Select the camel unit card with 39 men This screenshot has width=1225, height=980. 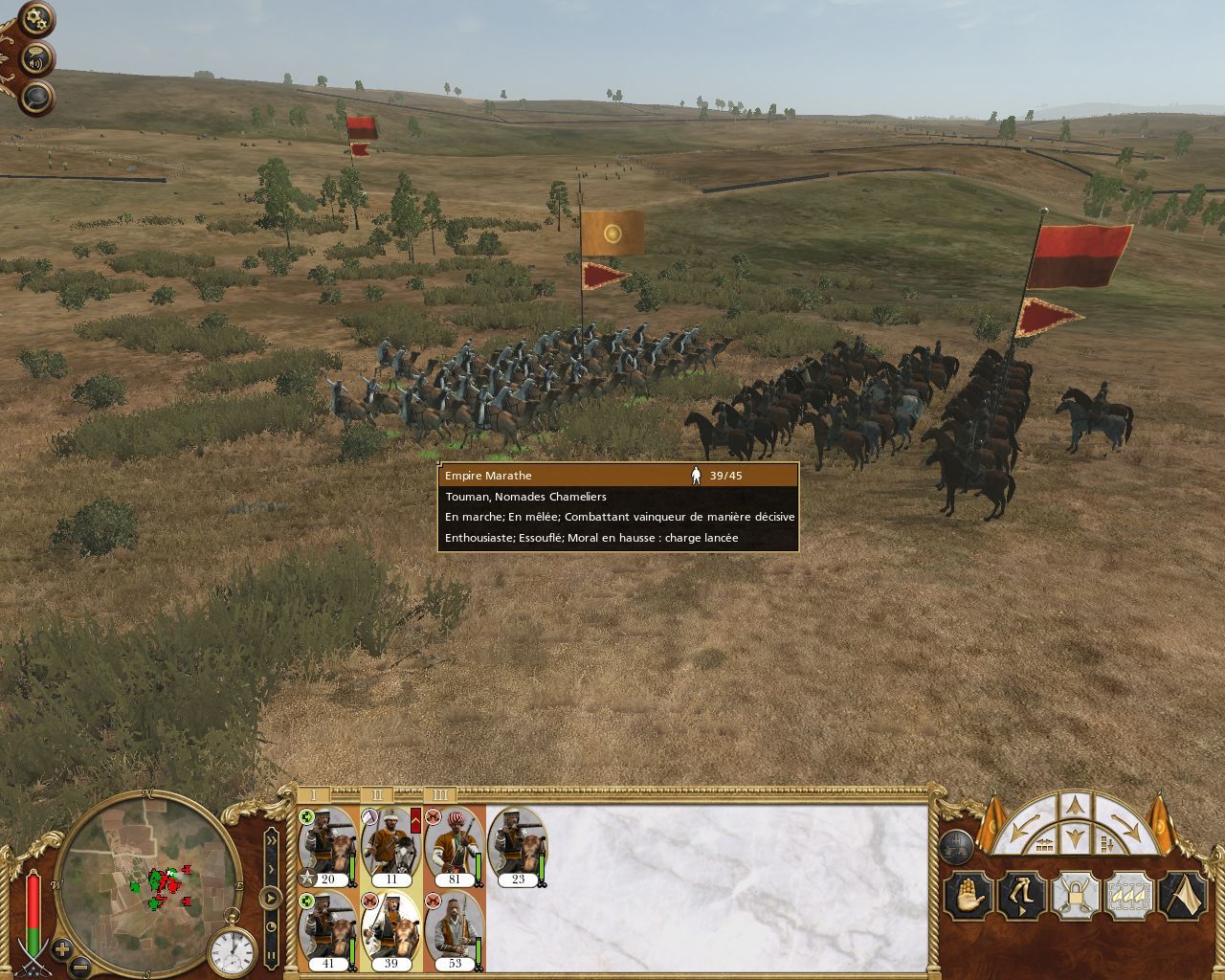[x=390, y=930]
